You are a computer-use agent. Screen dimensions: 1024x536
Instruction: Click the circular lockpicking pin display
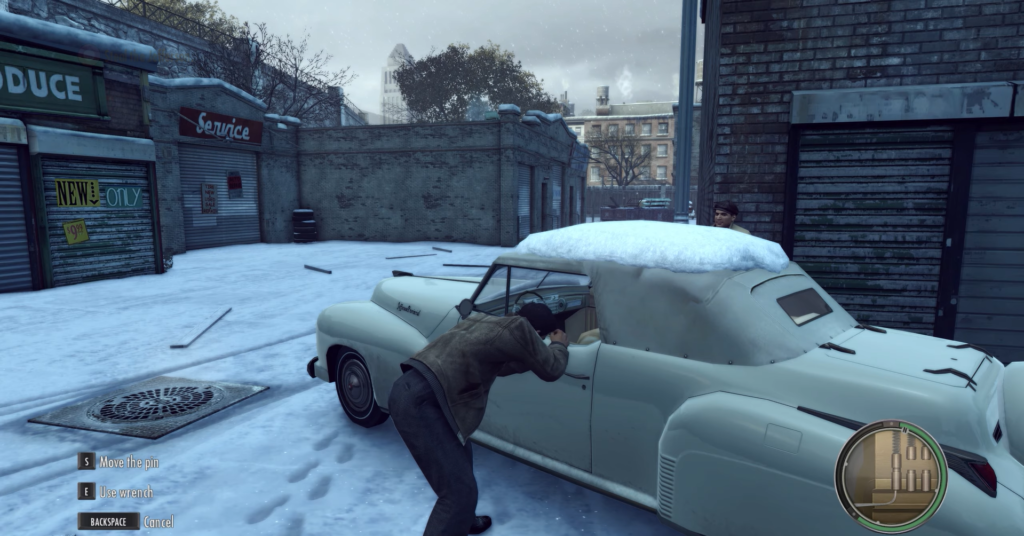pos(890,475)
